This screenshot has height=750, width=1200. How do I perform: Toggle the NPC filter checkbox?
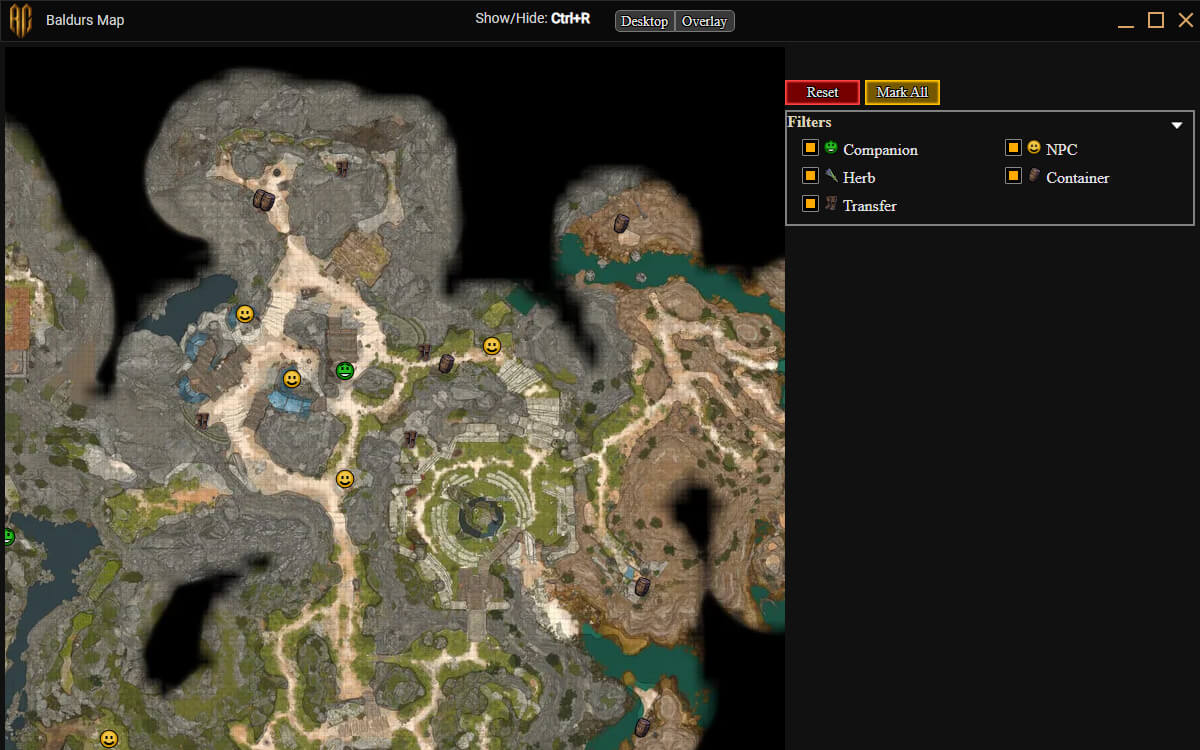pyautogui.click(x=1013, y=148)
